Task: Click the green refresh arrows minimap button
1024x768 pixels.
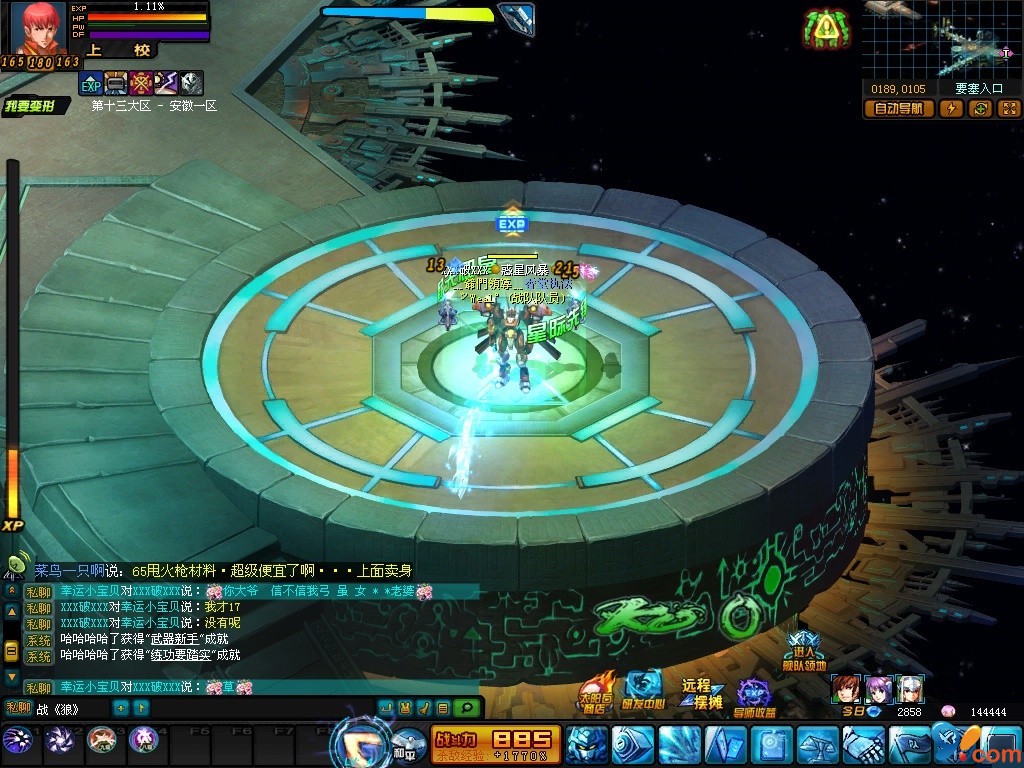Action: click(x=981, y=109)
